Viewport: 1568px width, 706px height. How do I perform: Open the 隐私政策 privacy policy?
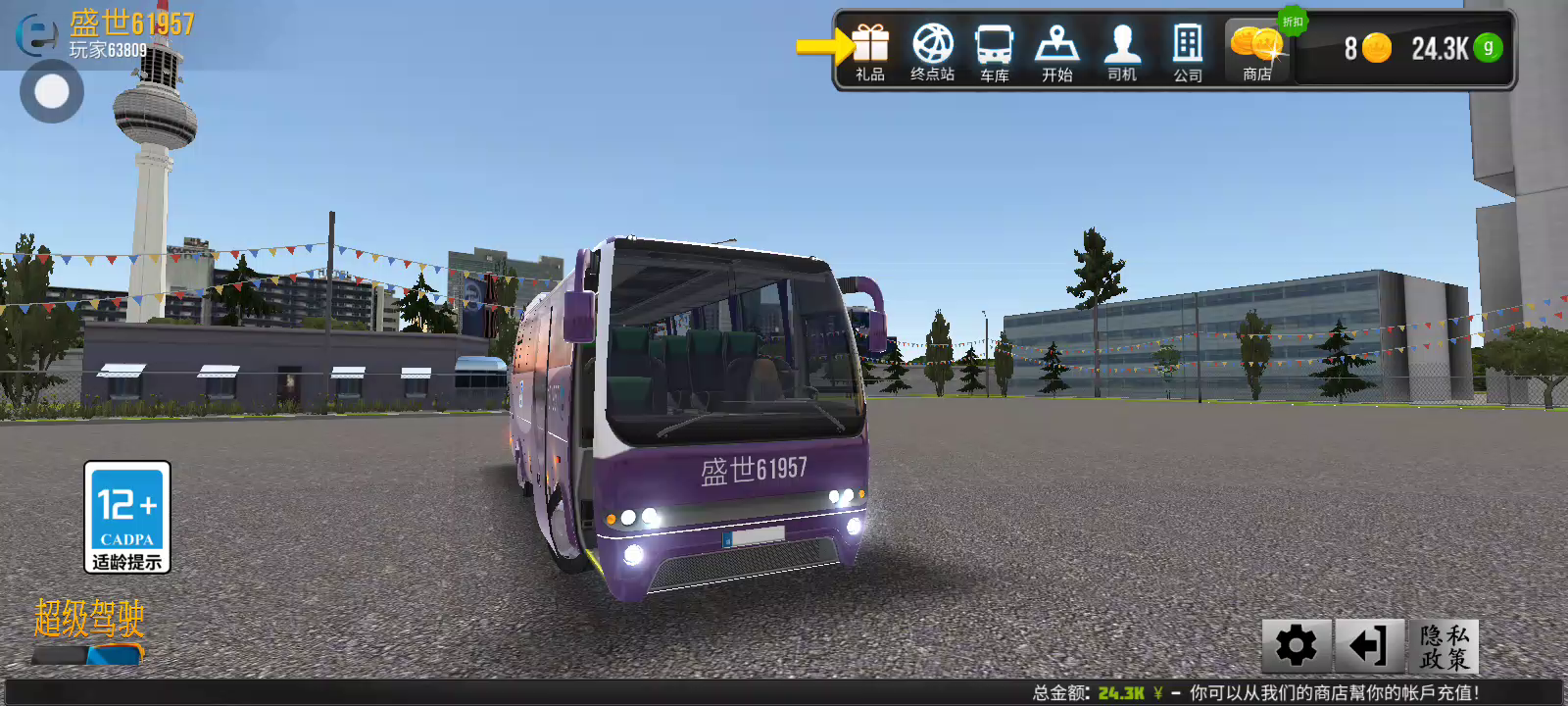(x=1444, y=645)
